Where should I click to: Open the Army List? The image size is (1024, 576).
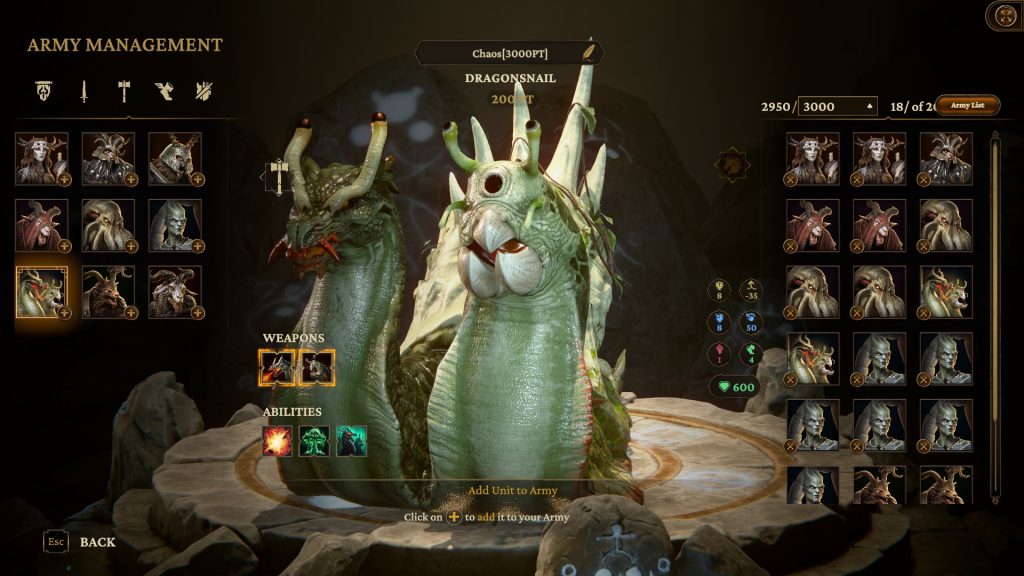pyautogui.click(x=967, y=105)
